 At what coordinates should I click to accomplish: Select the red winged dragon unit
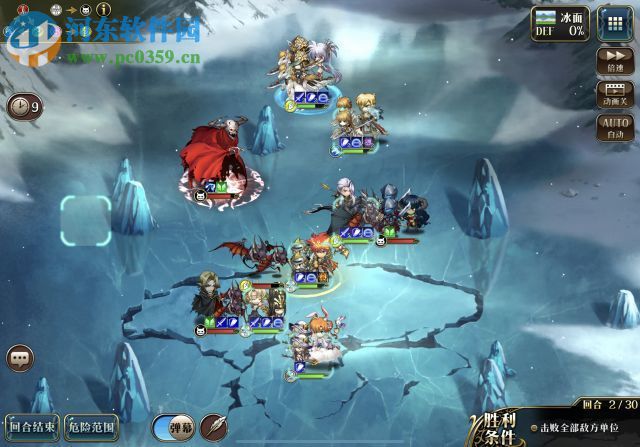[243, 256]
